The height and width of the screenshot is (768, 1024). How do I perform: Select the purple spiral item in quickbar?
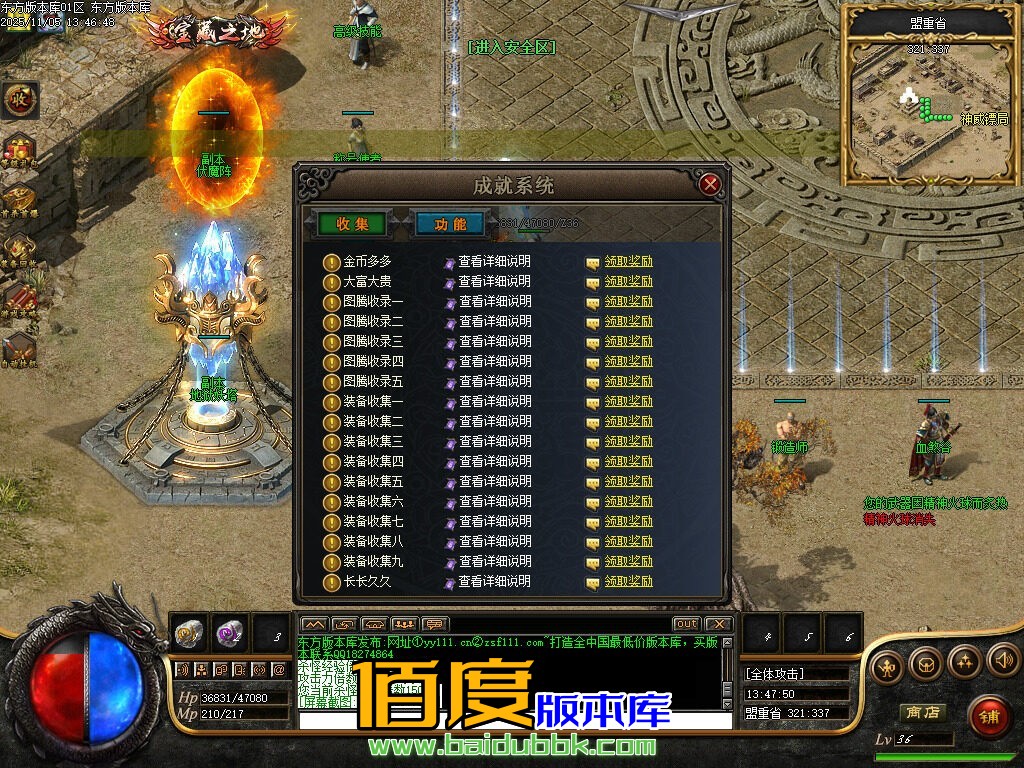point(230,632)
